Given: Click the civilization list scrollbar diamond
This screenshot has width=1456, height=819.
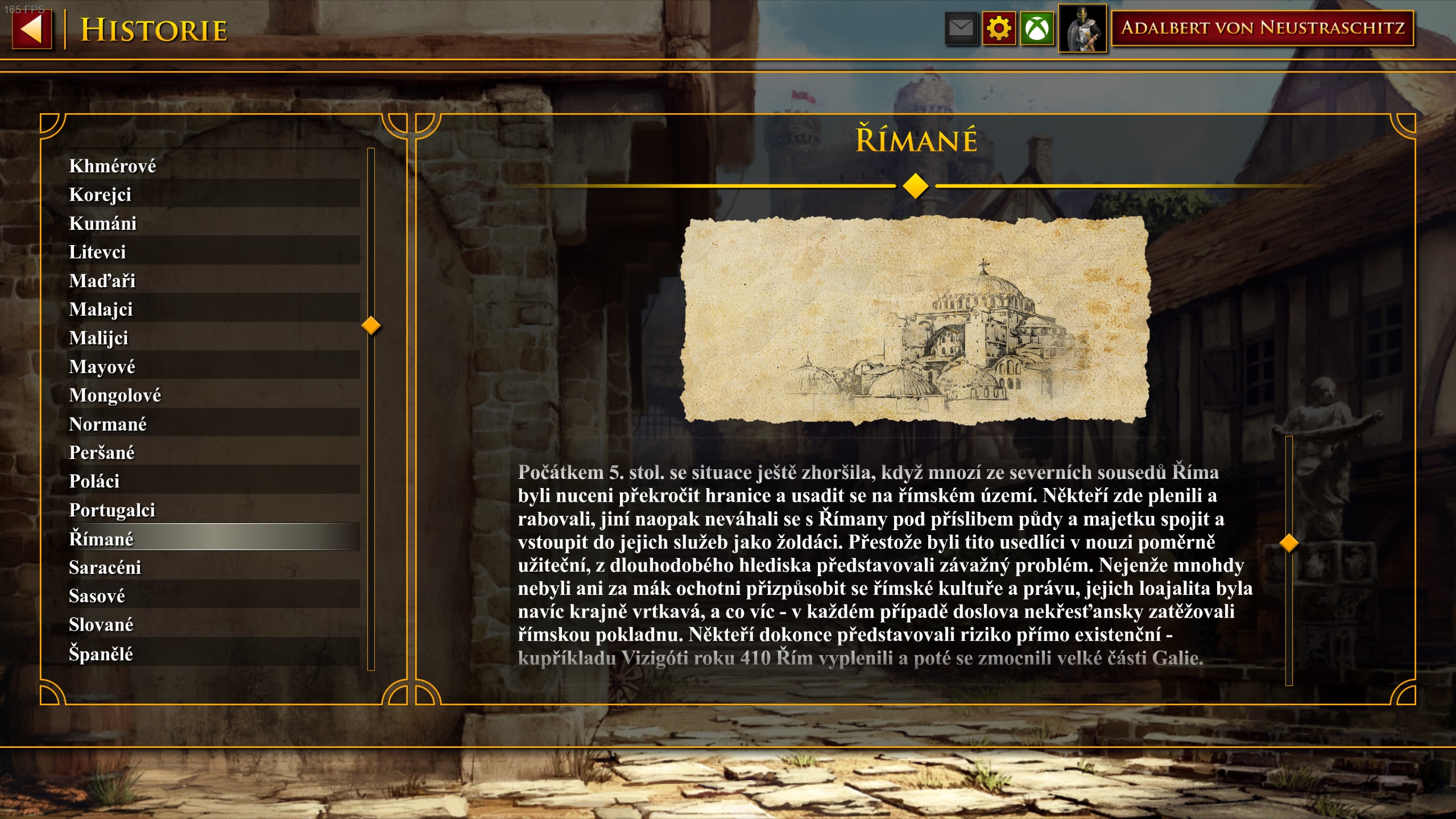Looking at the screenshot, I should click(371, 325).
